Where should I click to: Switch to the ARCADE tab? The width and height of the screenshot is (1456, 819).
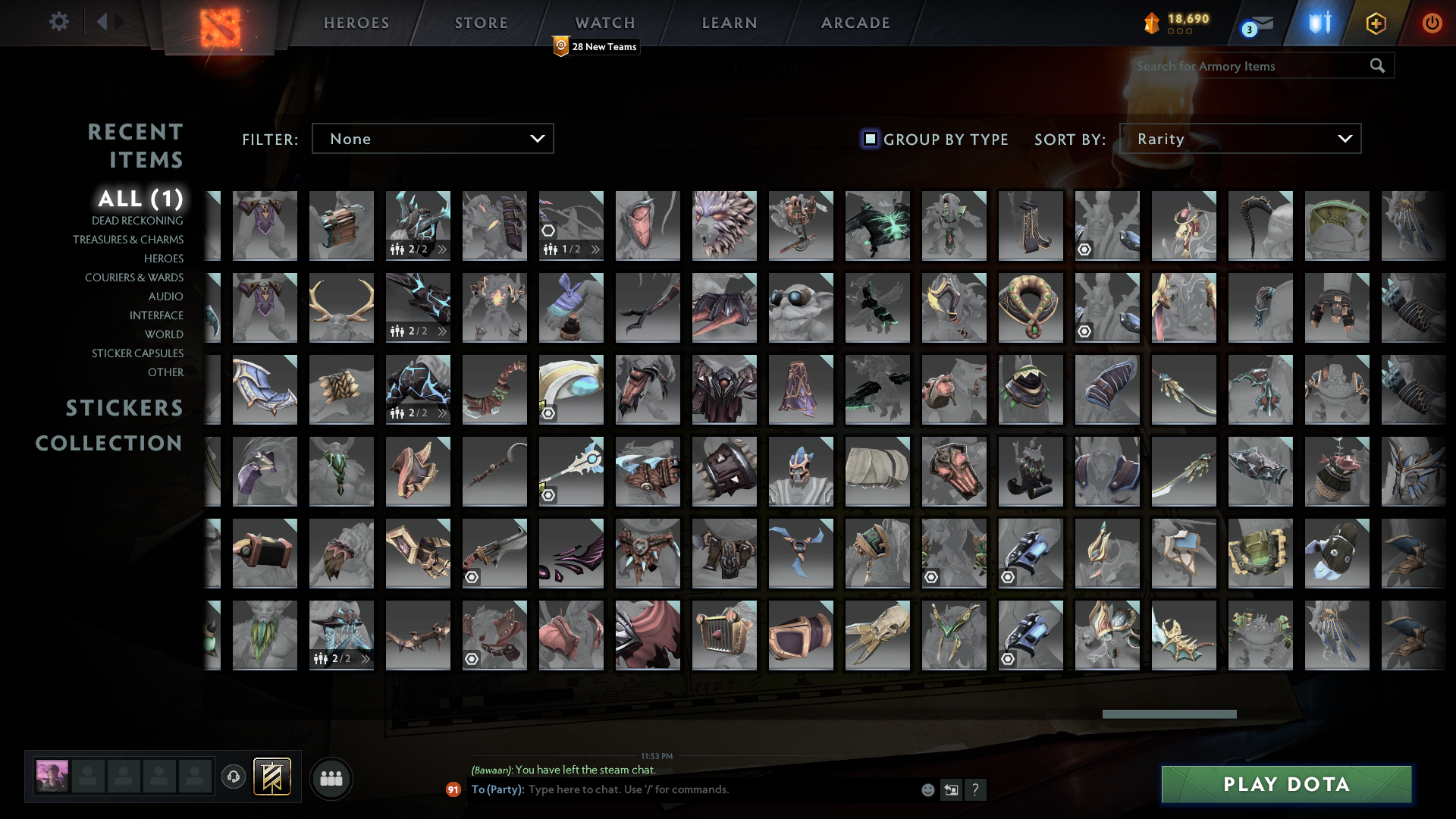(854, 23)
